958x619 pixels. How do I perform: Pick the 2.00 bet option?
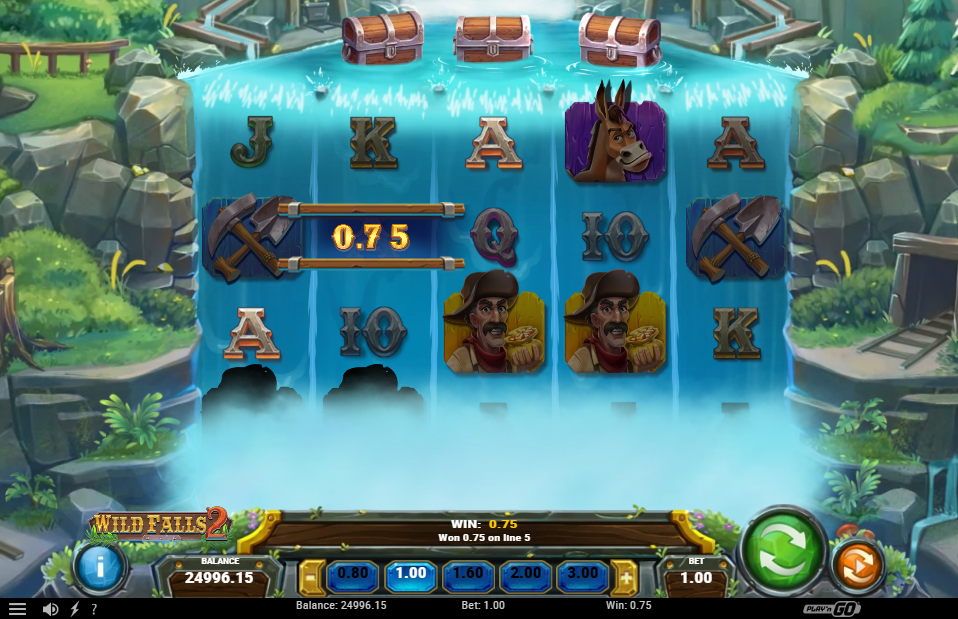tap(526, 574)
